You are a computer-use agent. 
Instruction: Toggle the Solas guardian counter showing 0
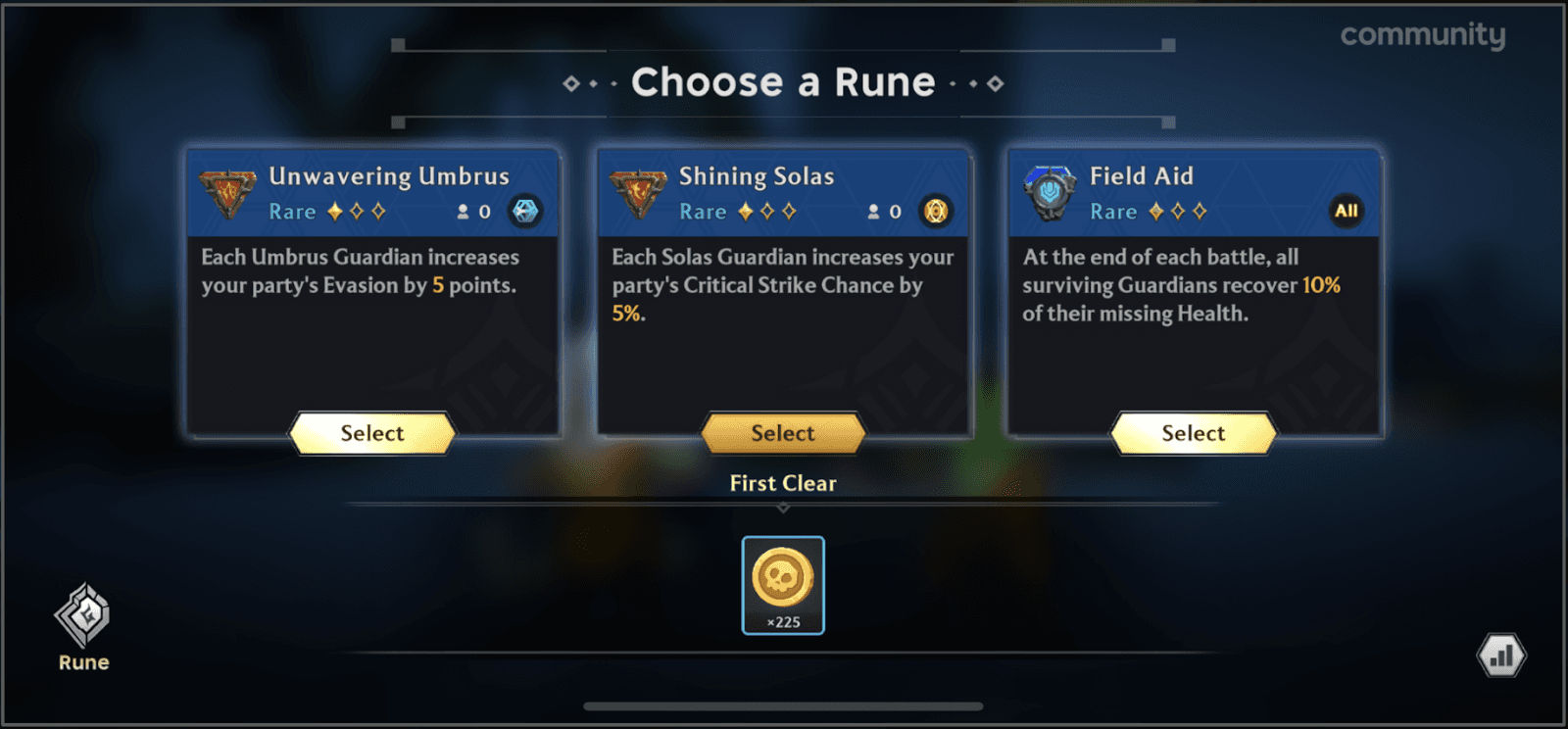click(x=883, y=212)
